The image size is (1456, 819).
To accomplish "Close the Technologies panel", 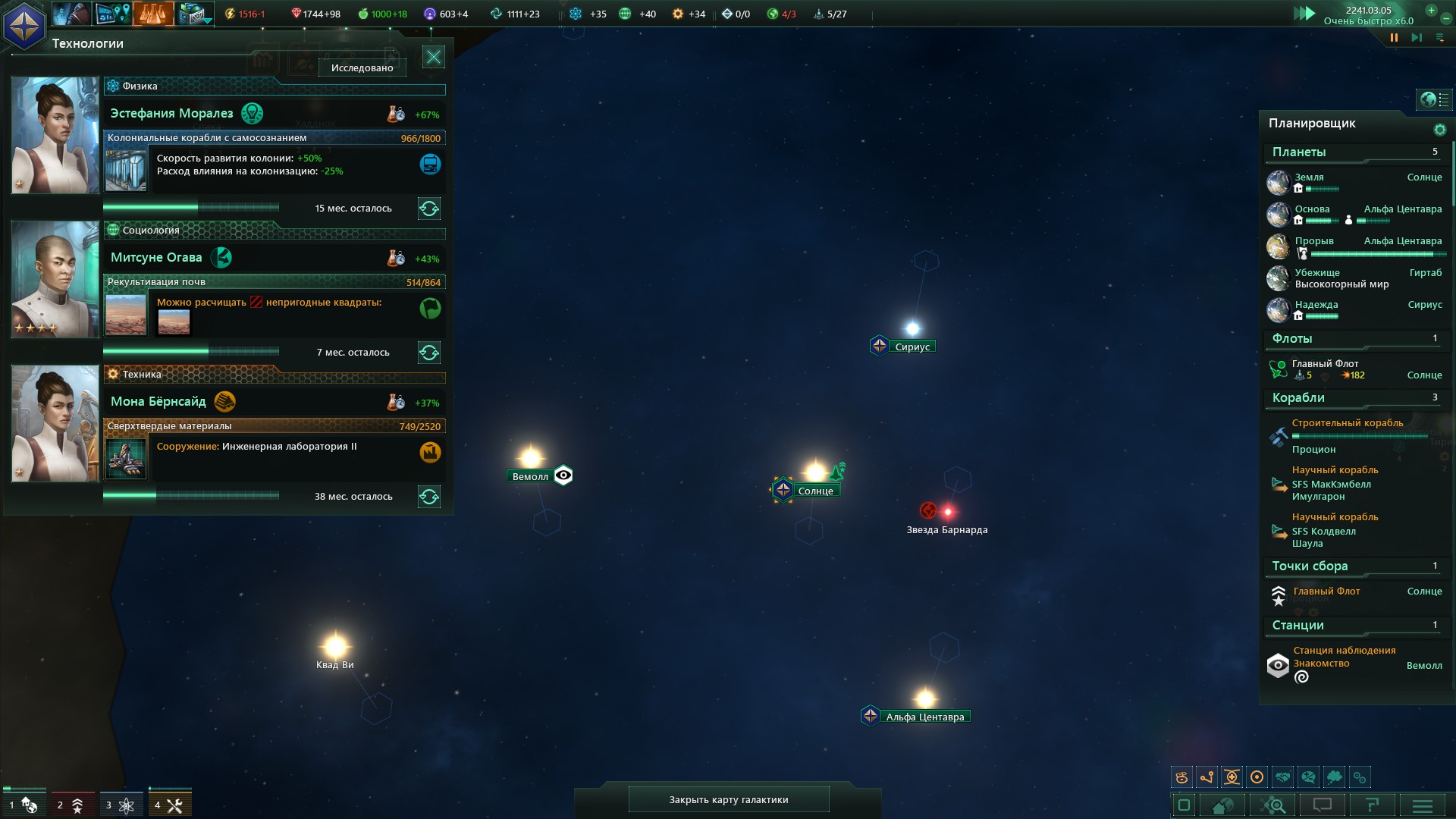I will point(433,57).
